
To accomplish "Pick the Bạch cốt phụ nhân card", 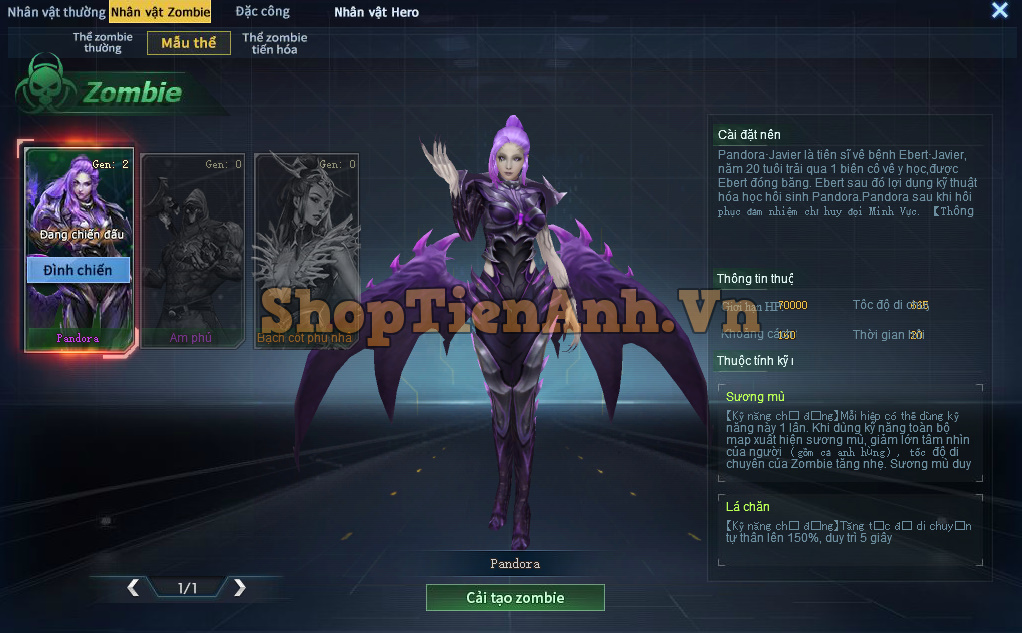I will (305, 250).
